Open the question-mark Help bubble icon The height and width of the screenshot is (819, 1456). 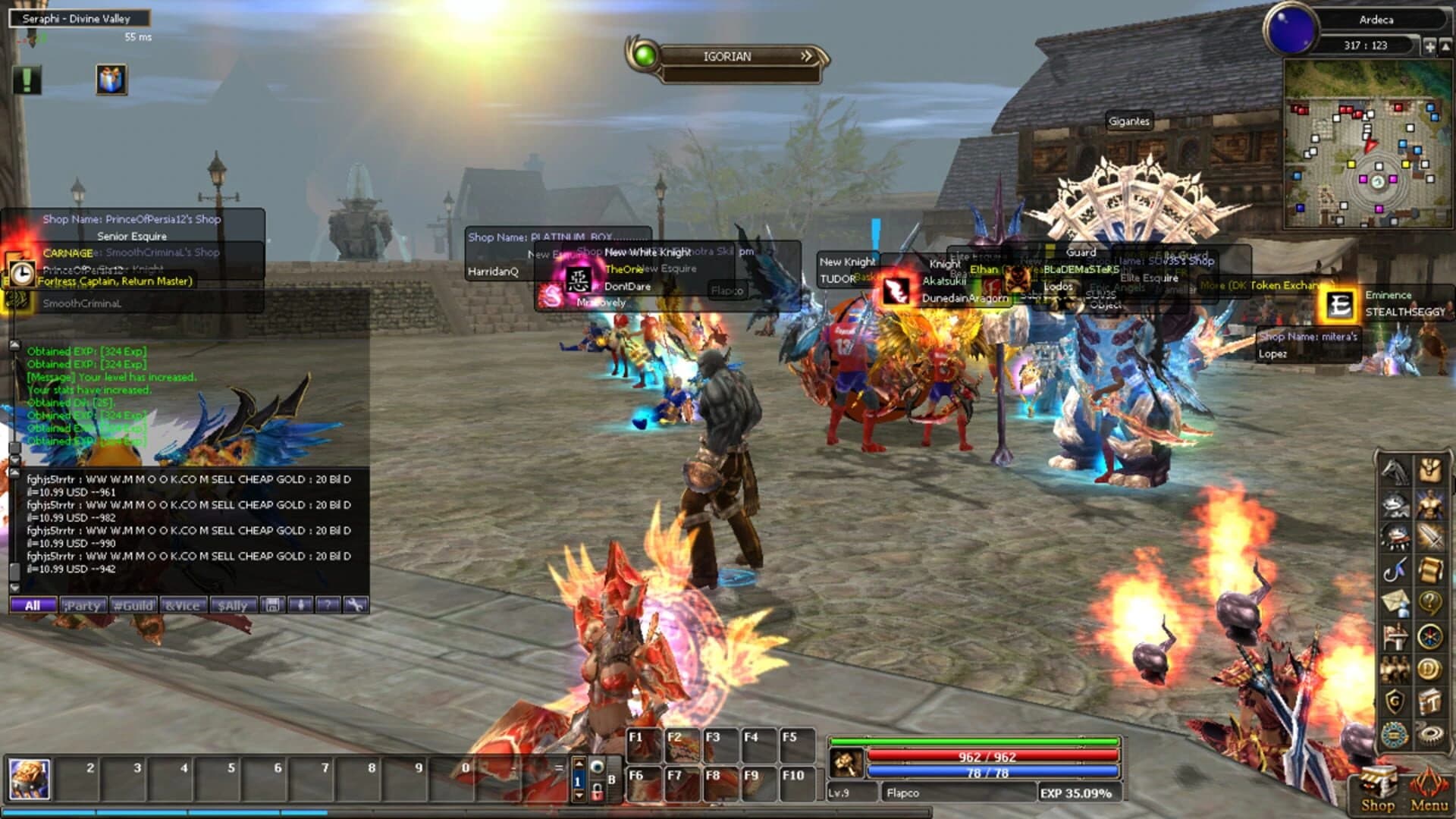pos(1429,602)
